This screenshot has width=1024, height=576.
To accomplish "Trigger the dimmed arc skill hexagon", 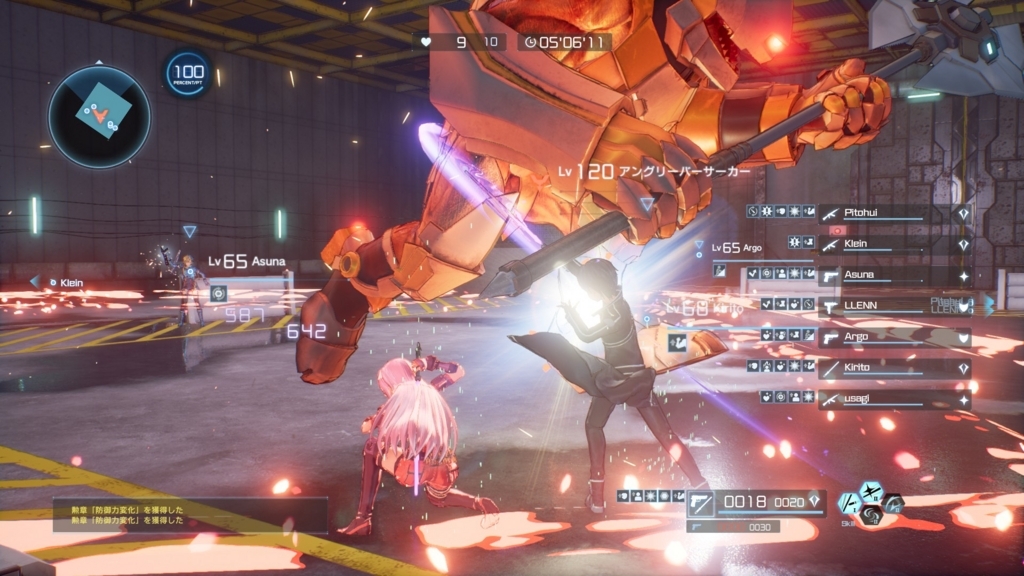I will click(893, 504).
